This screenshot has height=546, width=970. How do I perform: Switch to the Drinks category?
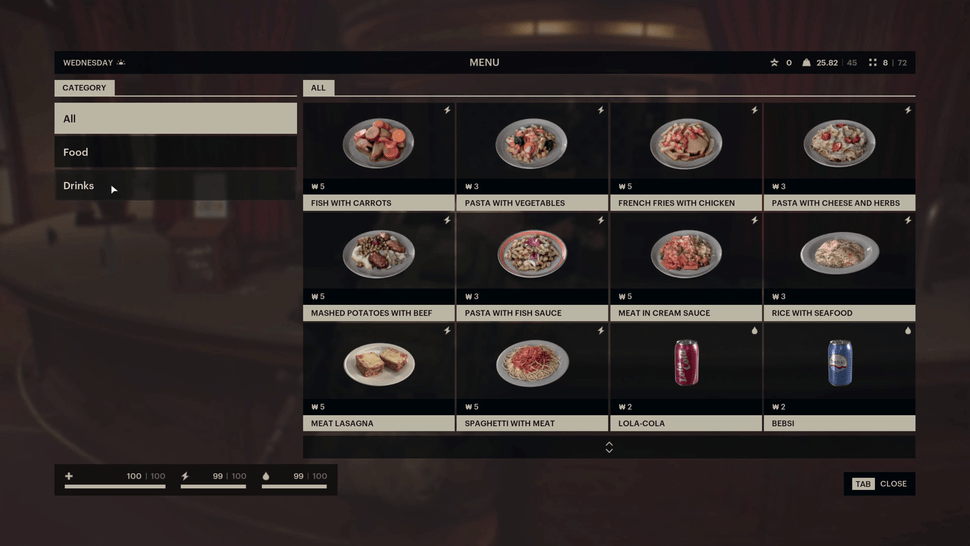(x=175, y=185)
